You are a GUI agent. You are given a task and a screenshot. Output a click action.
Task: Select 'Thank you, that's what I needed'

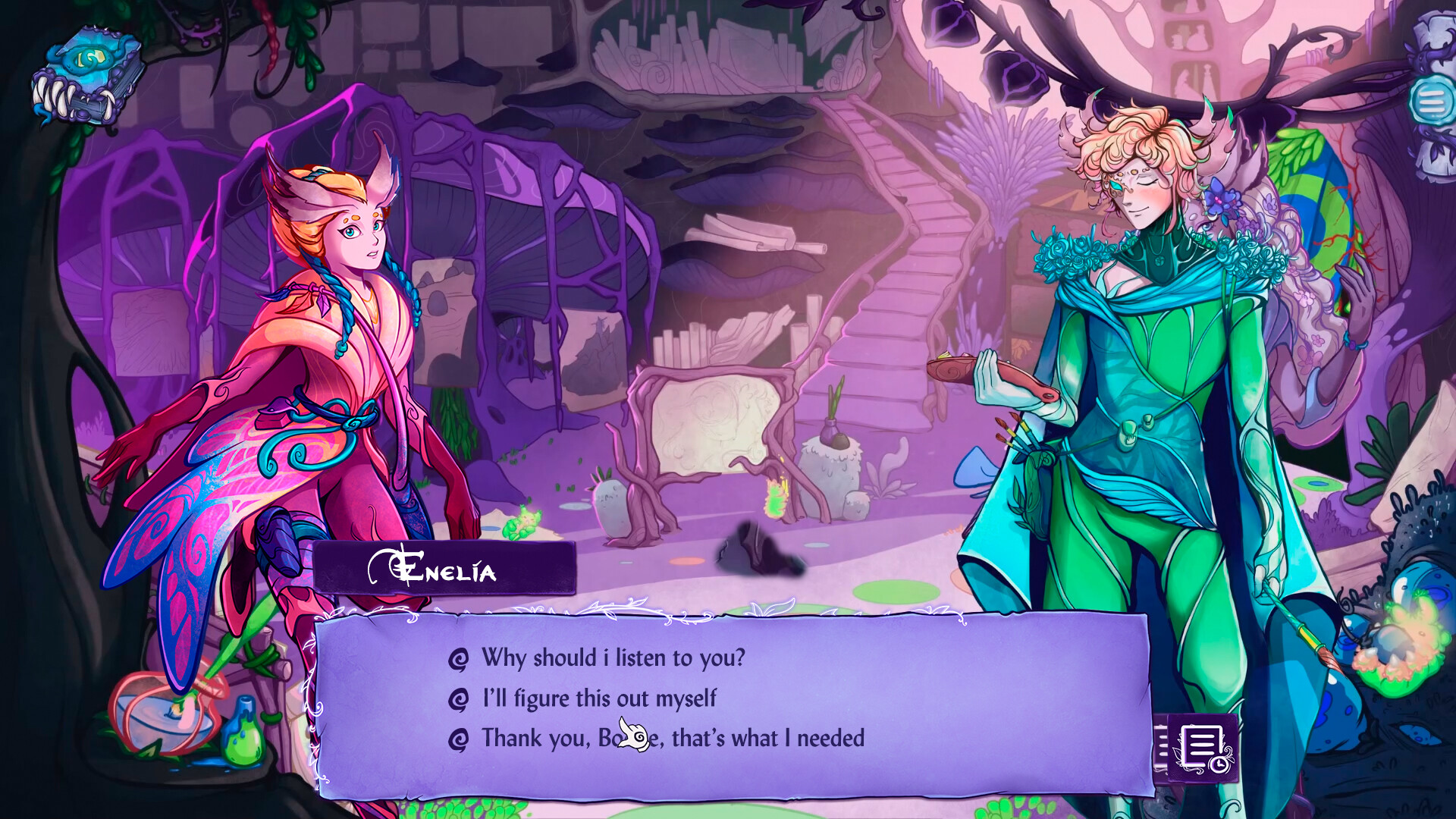pos(671,738)
